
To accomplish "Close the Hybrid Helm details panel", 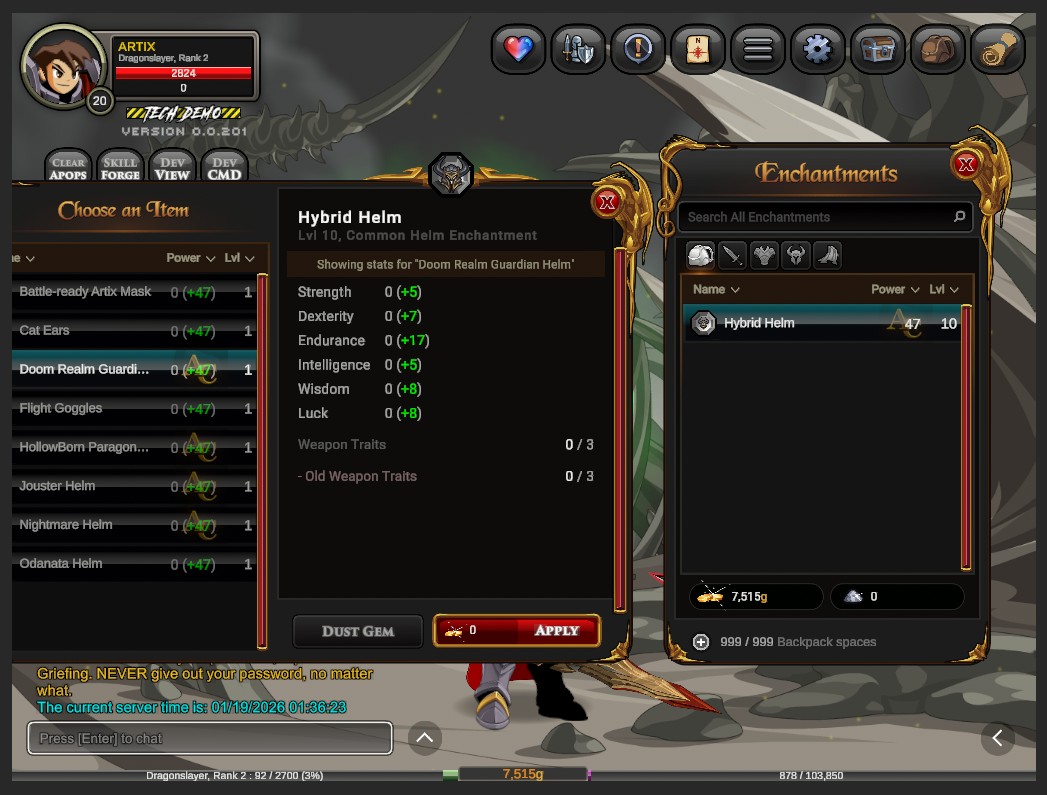I will tap(606, 203).
